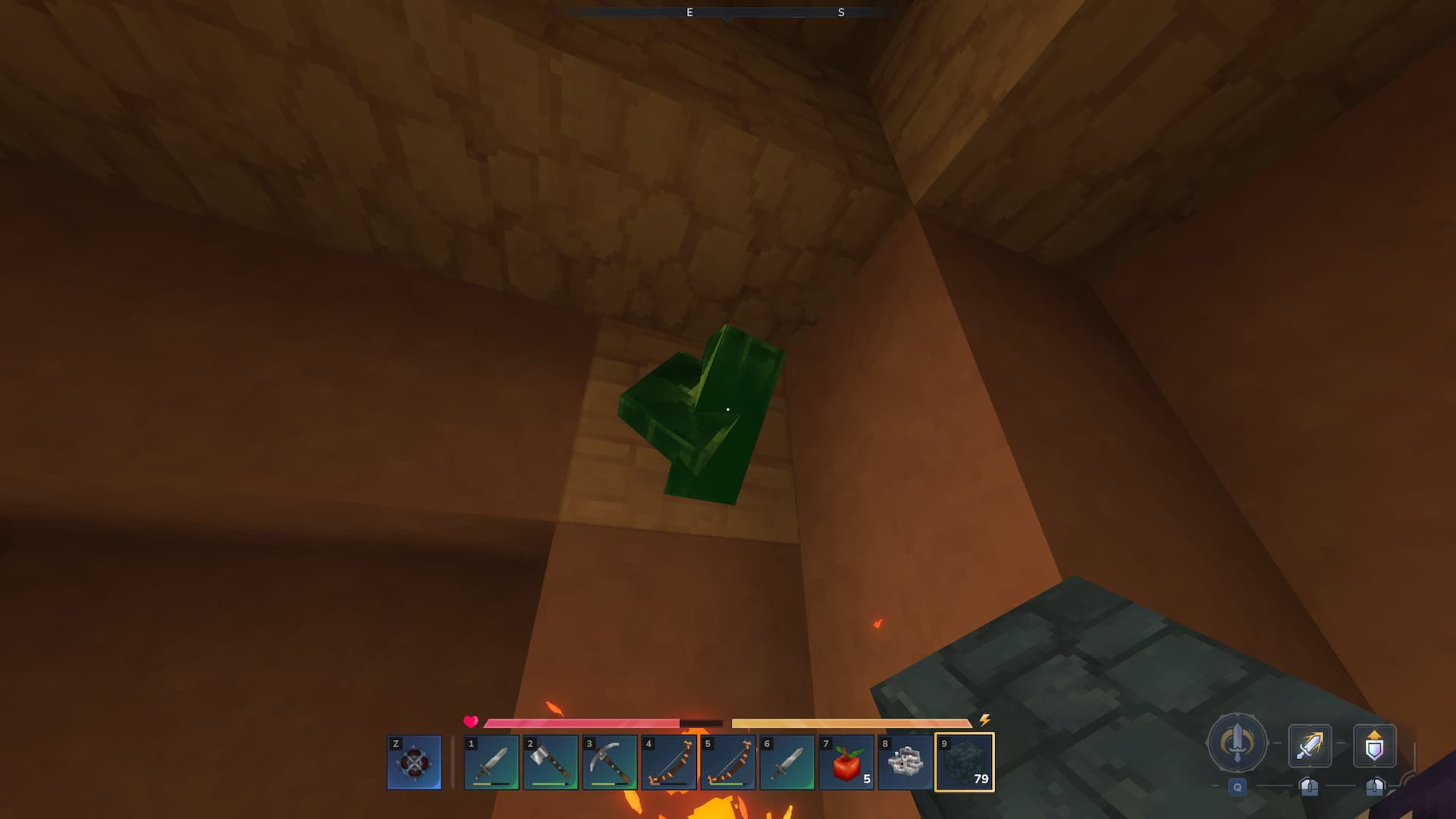Viewport: 1456px width, 819px height.
Task: Click the Z utility item slot
Action: click(x=414, y=762)
